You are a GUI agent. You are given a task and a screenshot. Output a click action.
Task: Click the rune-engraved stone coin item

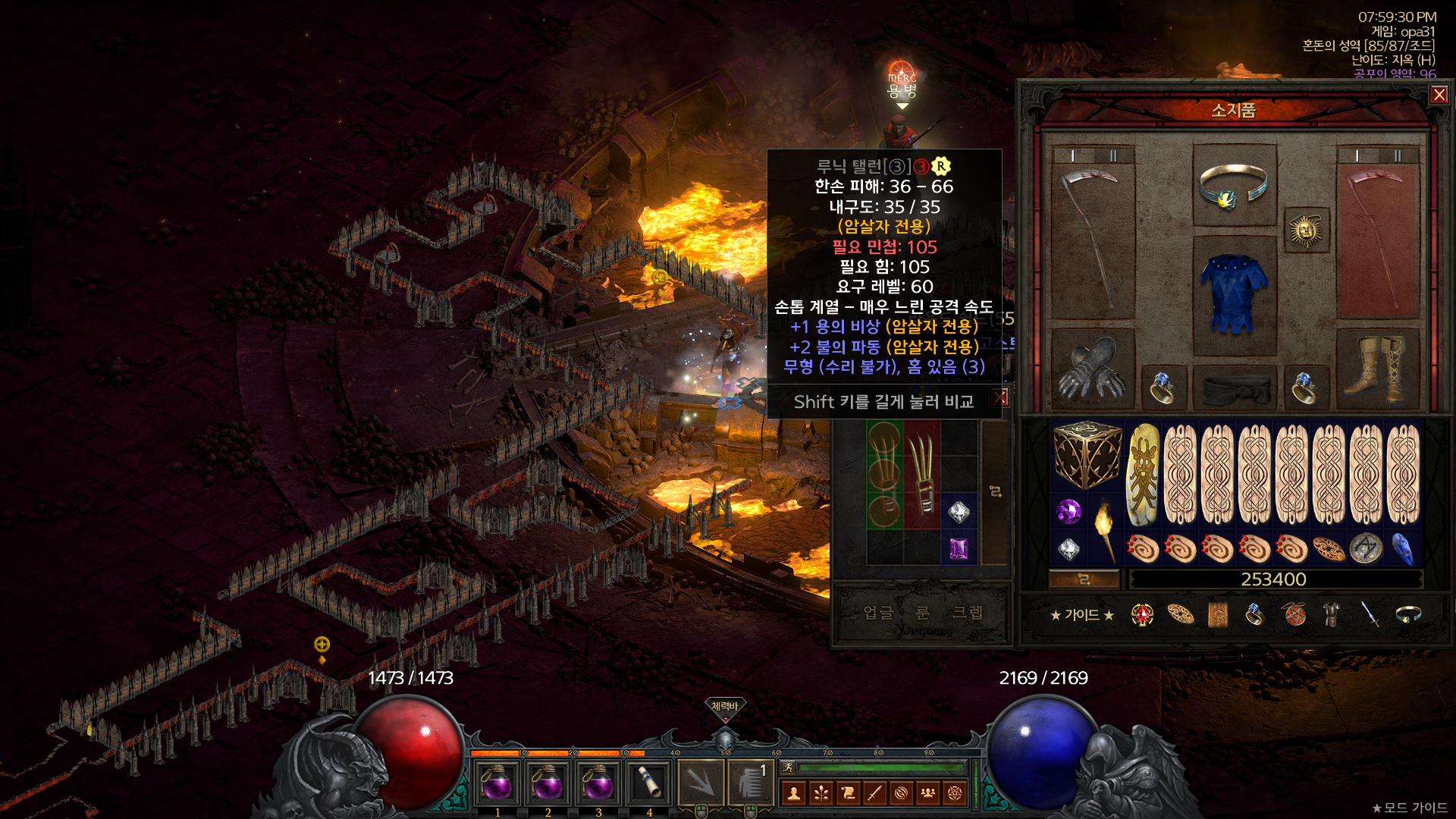tap(1366, 549)
